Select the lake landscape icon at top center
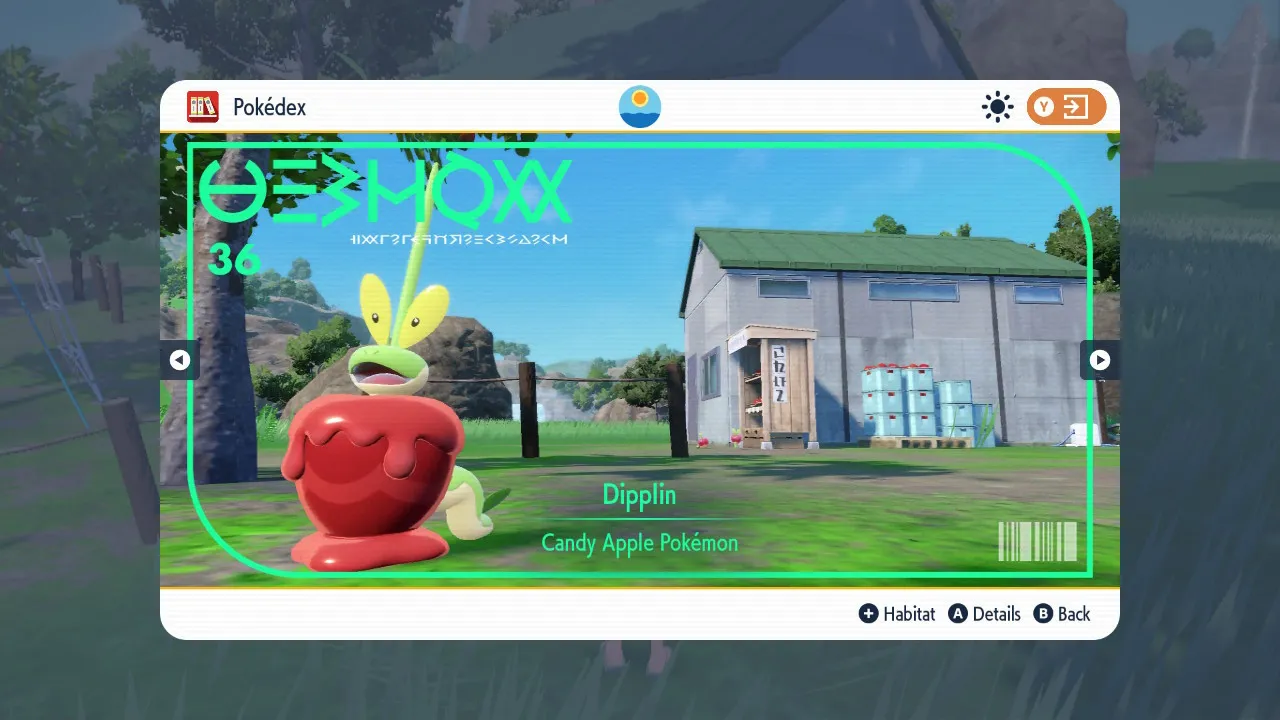The image size is (1280, 720). click(x=639, y=106)
